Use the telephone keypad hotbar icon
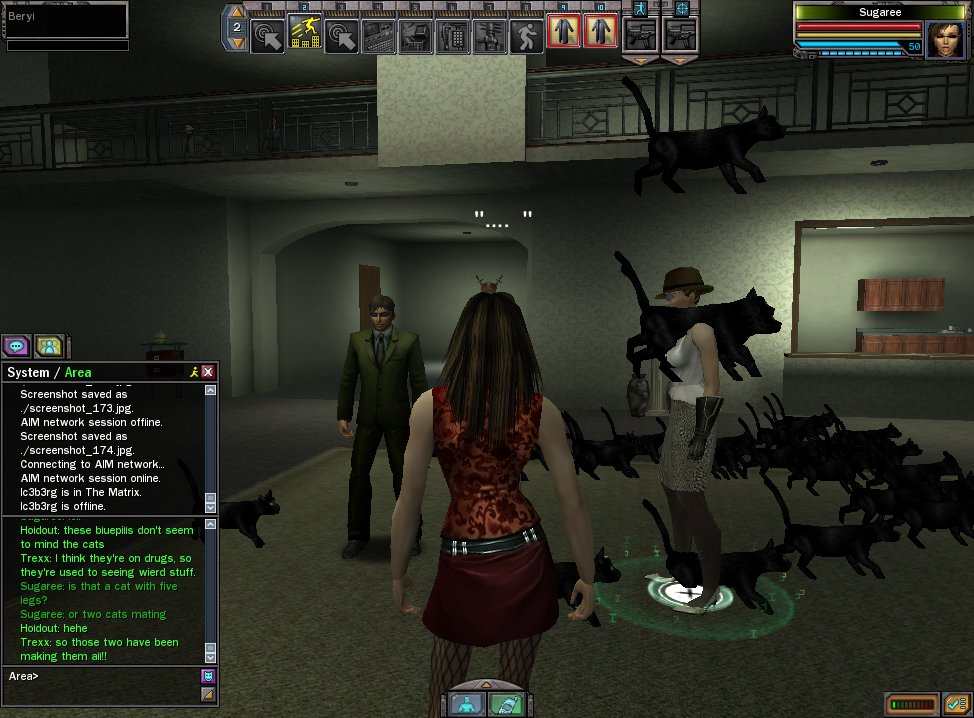 click(x=453, y=35)
